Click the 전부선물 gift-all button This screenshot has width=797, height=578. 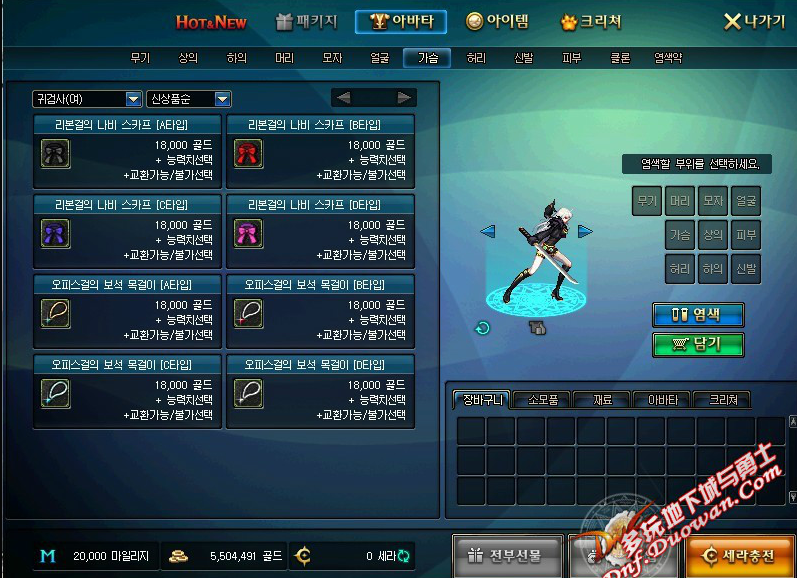pyautogui.click(x=509, y=555)
